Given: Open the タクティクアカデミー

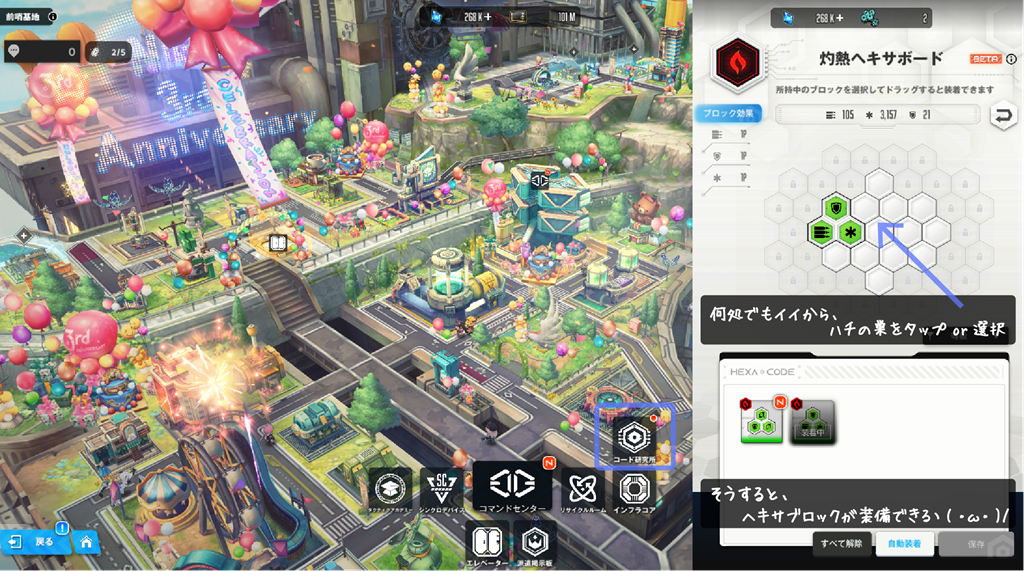Looking at the screenshot, I should coord(391,491).
